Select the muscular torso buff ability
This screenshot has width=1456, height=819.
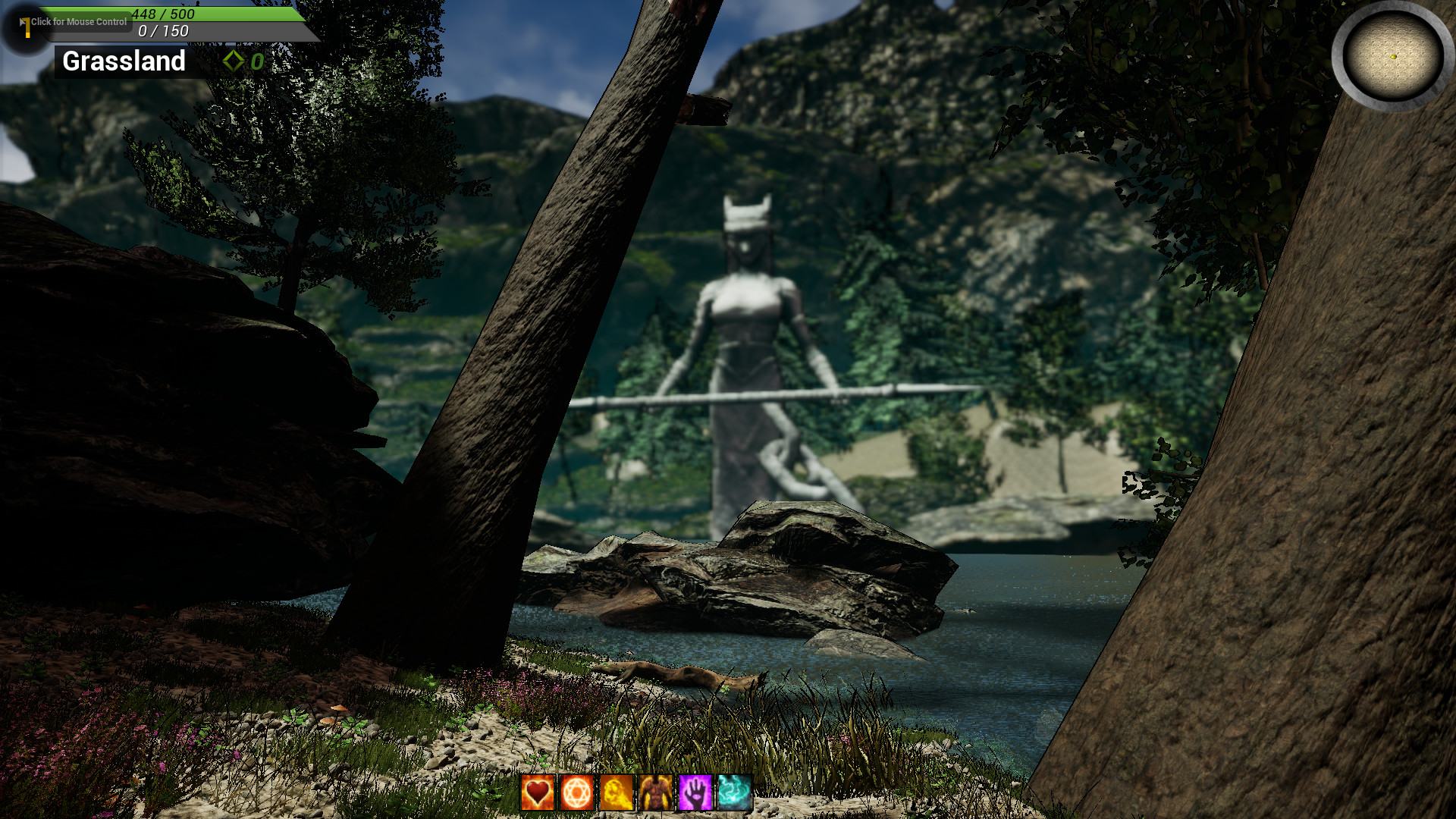[656, 792]
